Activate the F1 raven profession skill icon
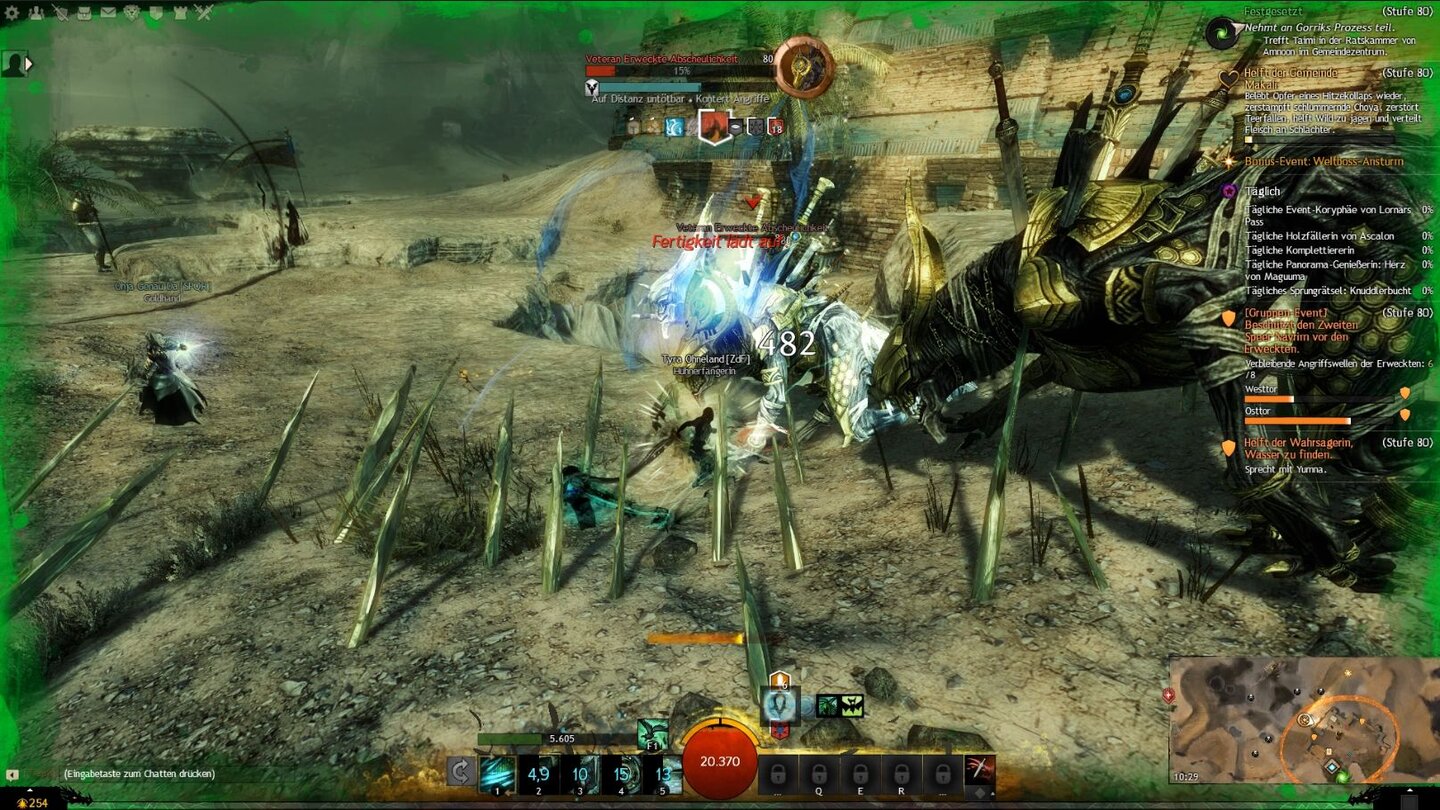 tap(652, 734)
